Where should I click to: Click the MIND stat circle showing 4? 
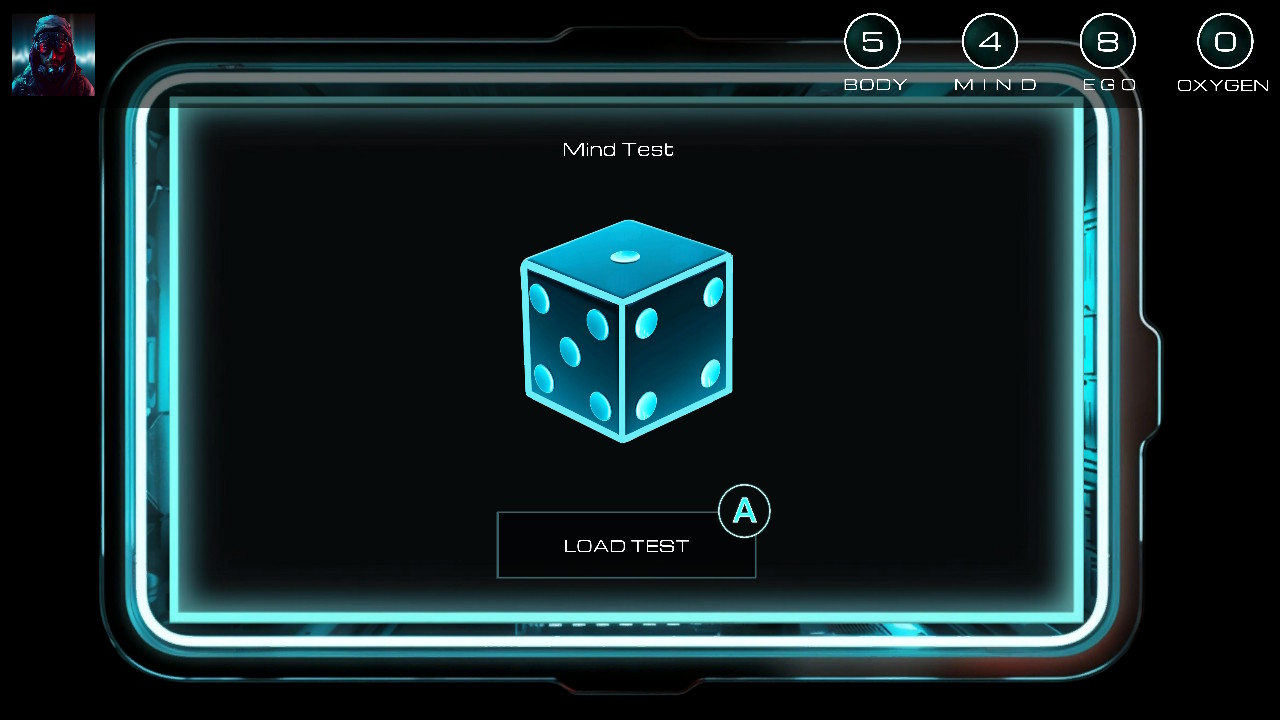click(x=991, y=41)
